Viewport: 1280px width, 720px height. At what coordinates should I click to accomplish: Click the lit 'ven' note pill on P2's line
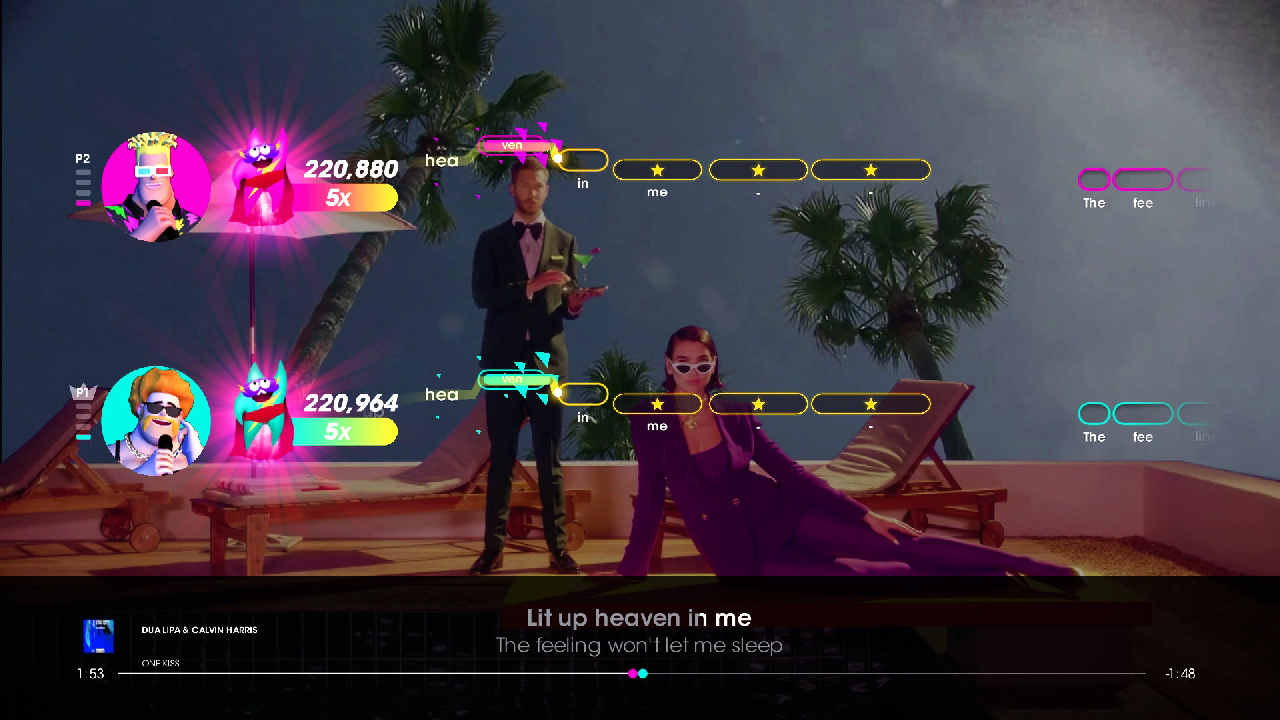[513, 144]
